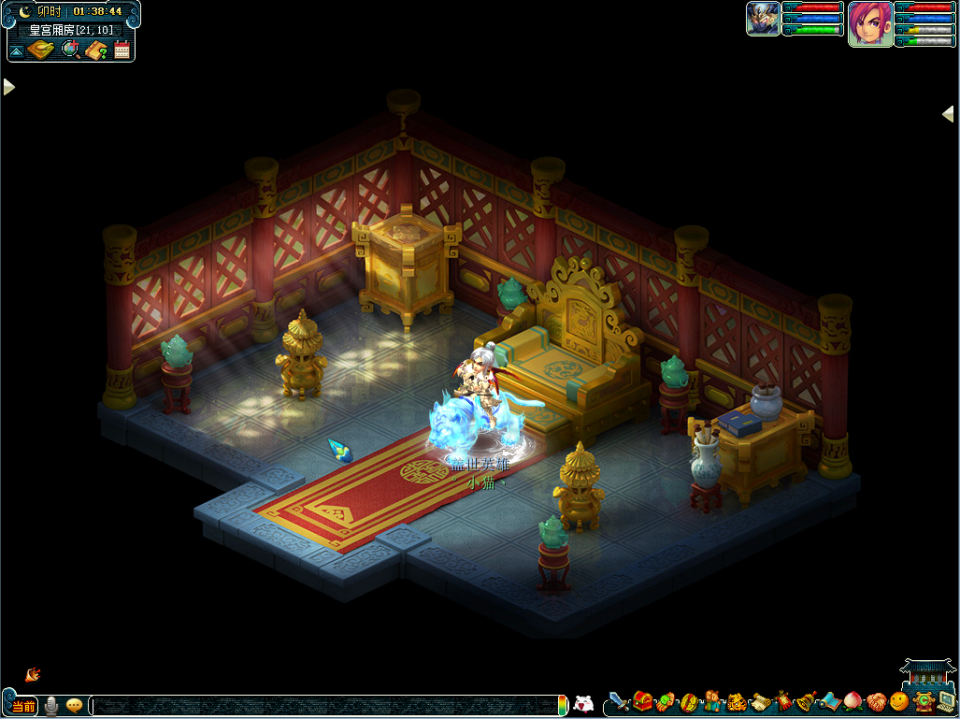Select the armored pet portrait
Viewport: 960px width, 719px height.
763,19
